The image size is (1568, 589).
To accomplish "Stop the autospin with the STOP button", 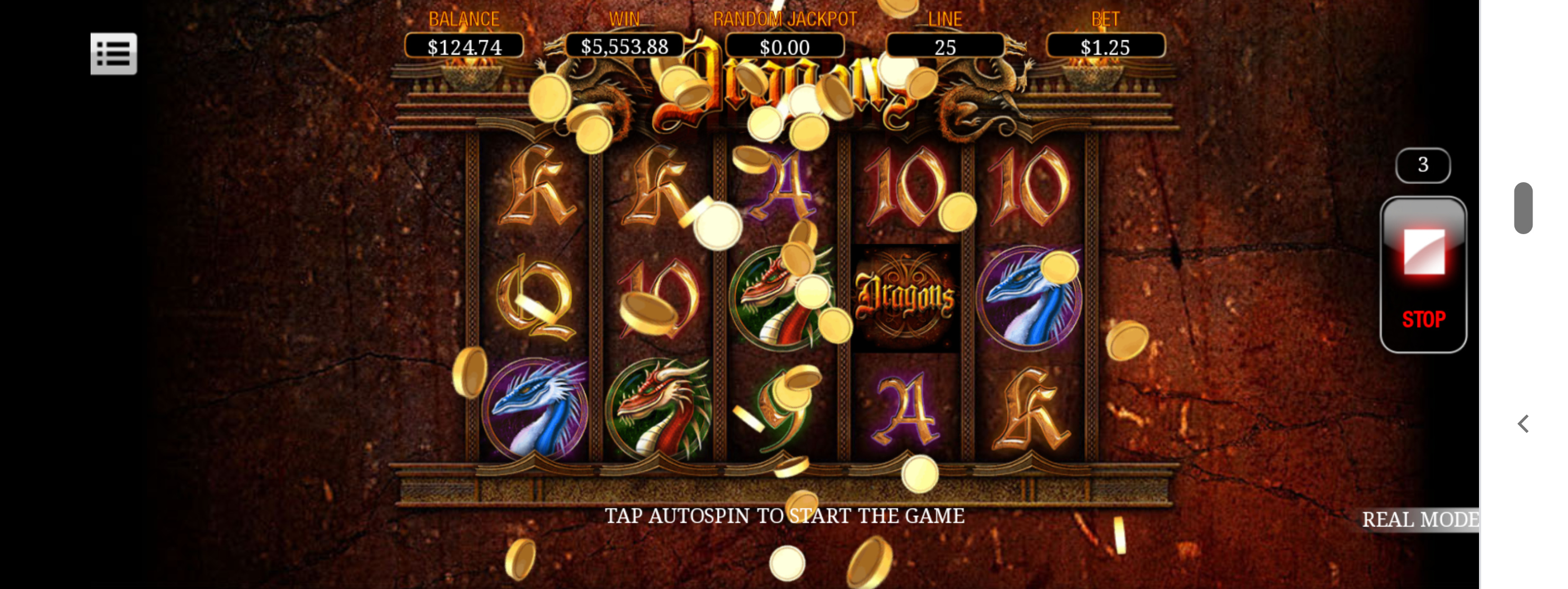I will coord(1422,274).
